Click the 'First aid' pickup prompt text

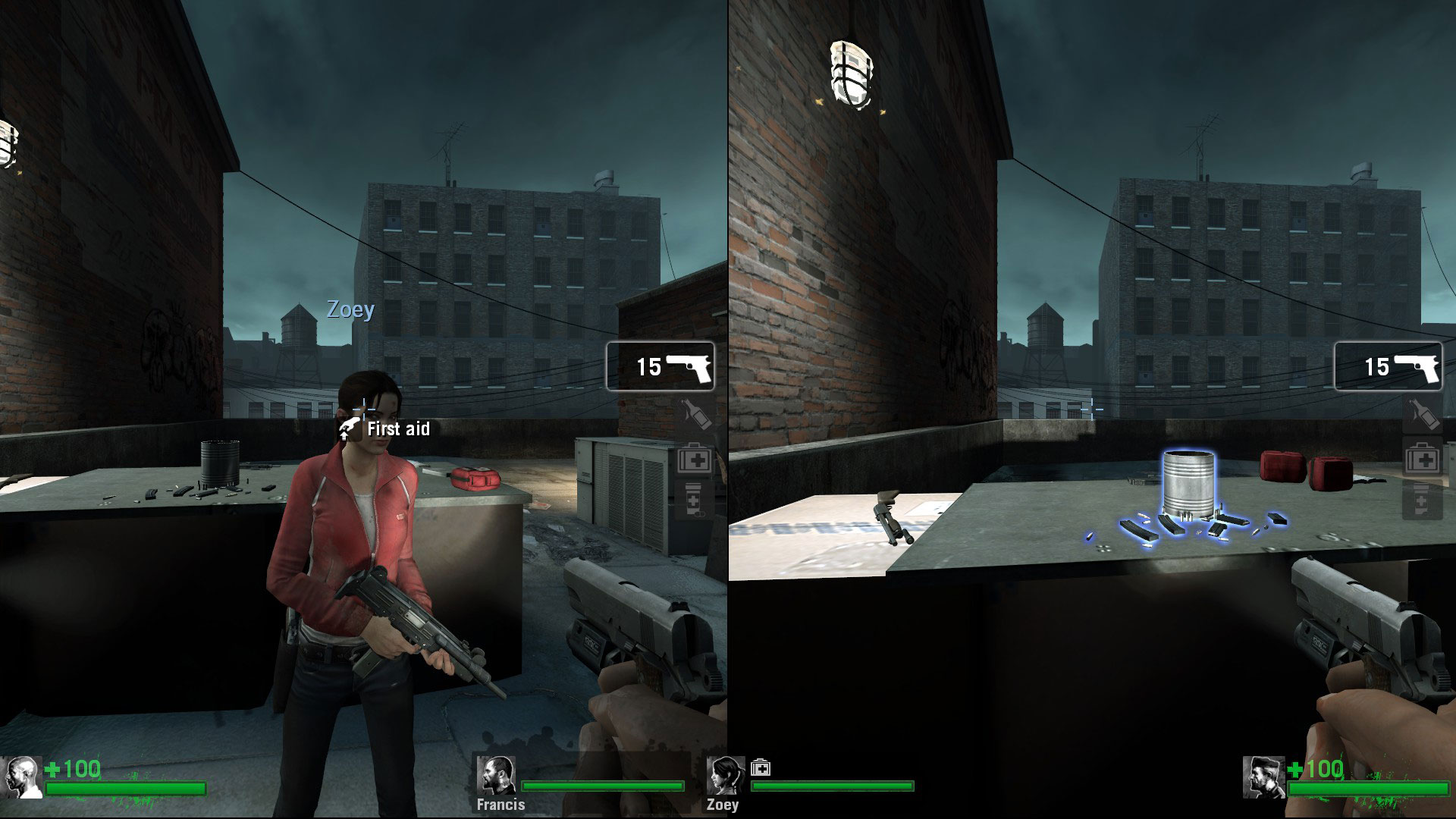[x=397, y=428]
